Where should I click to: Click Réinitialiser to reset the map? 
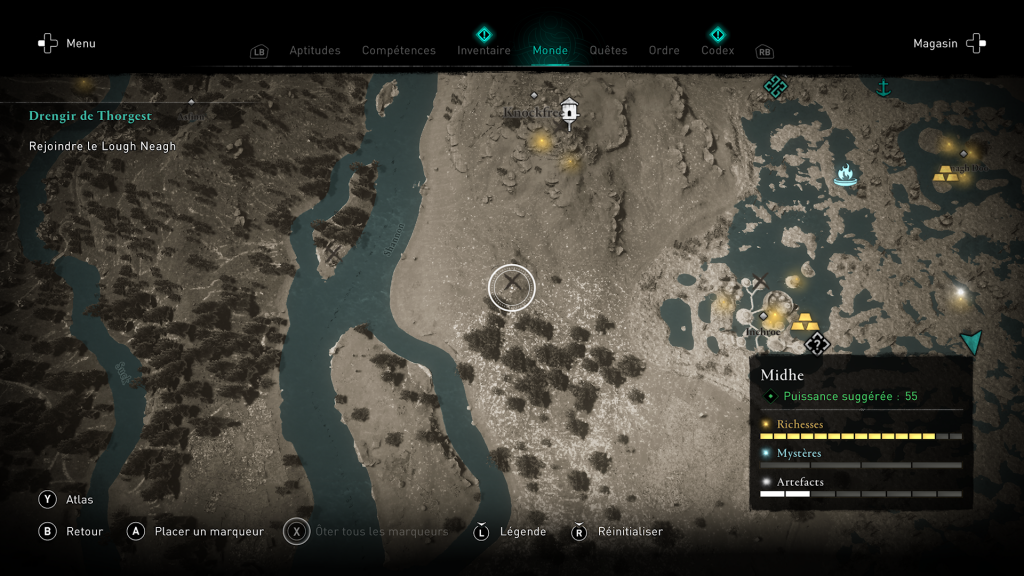pos(617,532)
